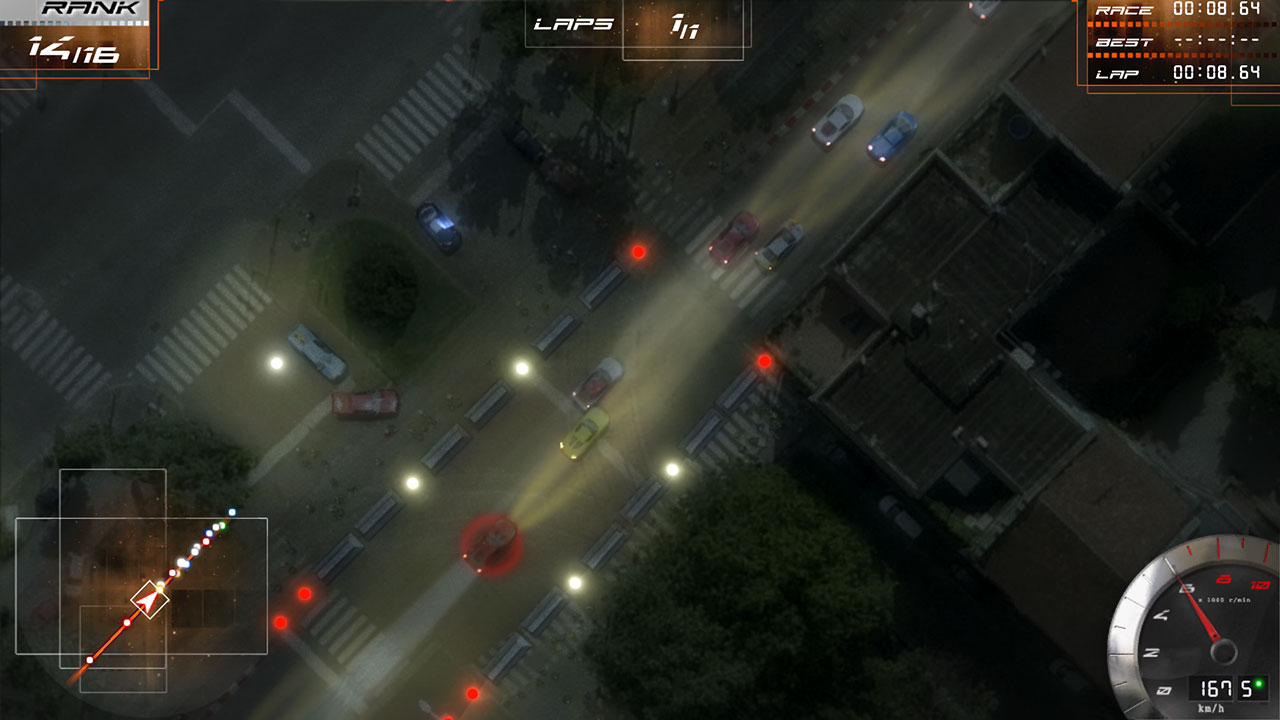Click the RACE time 00:08.64
This screenshot has width=1280, height=720.
pyautogui.click(x=1215, y=10)
